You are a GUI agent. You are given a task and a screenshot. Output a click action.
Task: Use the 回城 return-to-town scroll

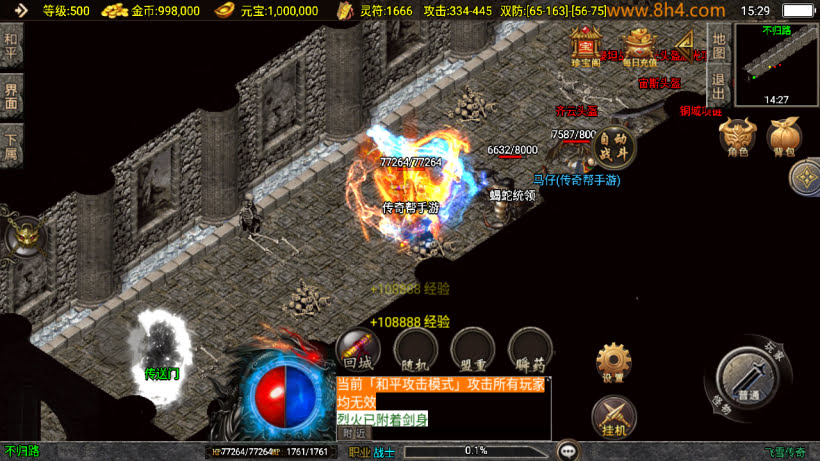(357, 350)
